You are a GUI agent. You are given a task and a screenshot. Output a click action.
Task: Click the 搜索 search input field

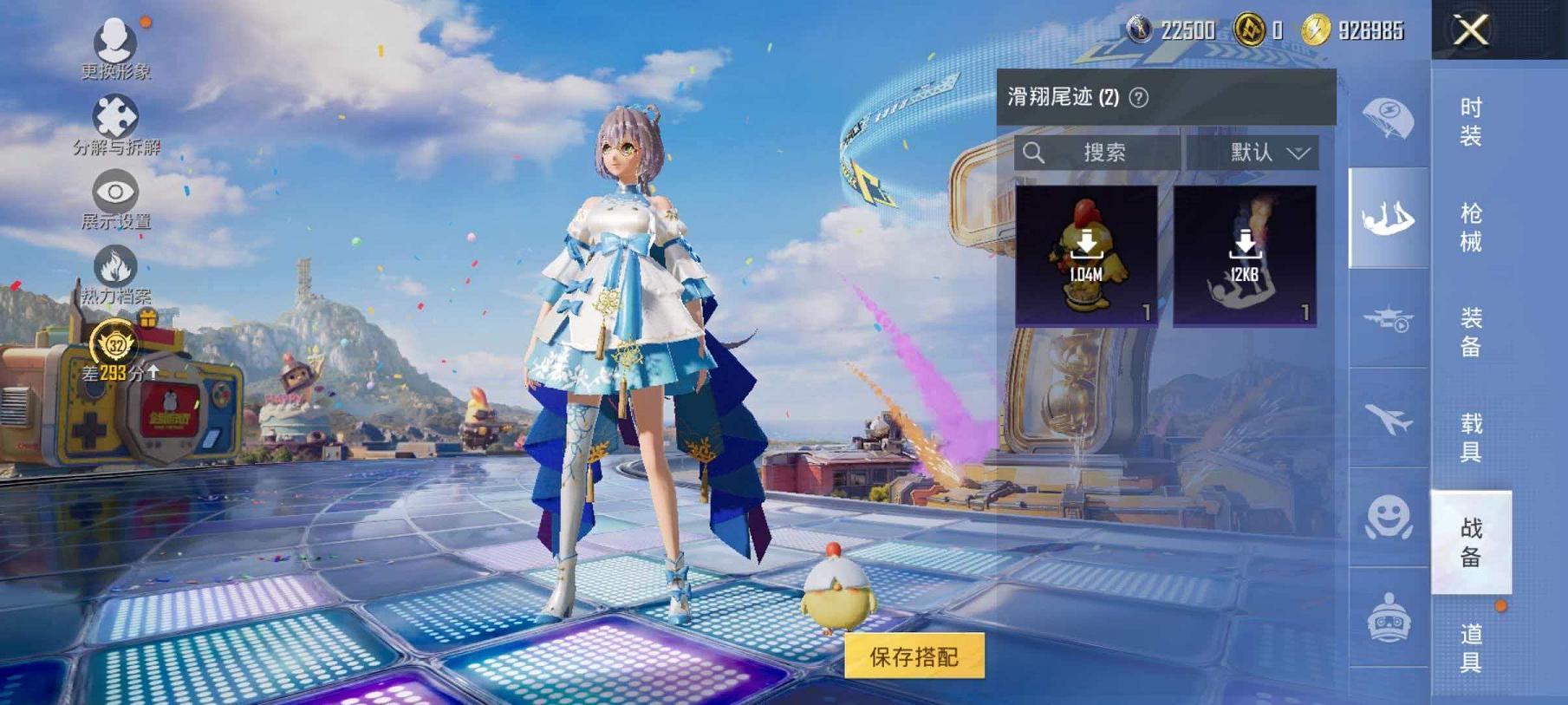point(1096,153)
